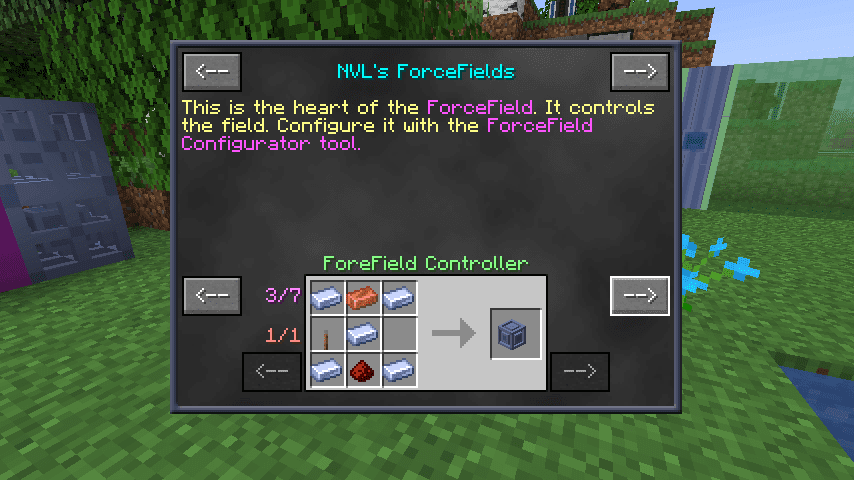854x480 pixels.
Task: Advance using the arrow right of the NVL's ForceFields title
Action: click(639, 71)
